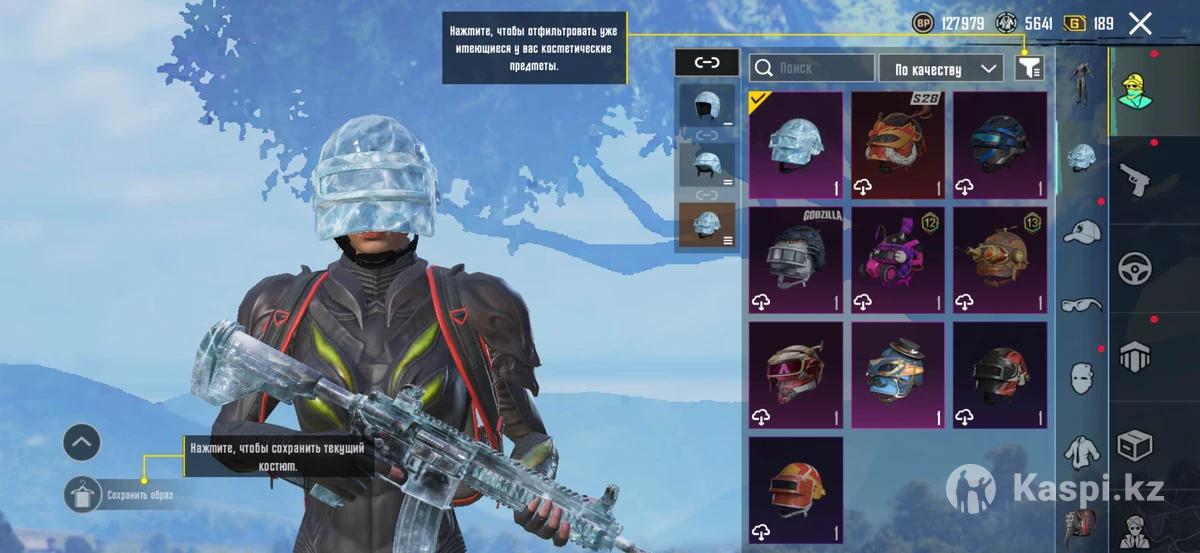
Task: Toggle the link button above helmet slots
Action: coord(707,62)
